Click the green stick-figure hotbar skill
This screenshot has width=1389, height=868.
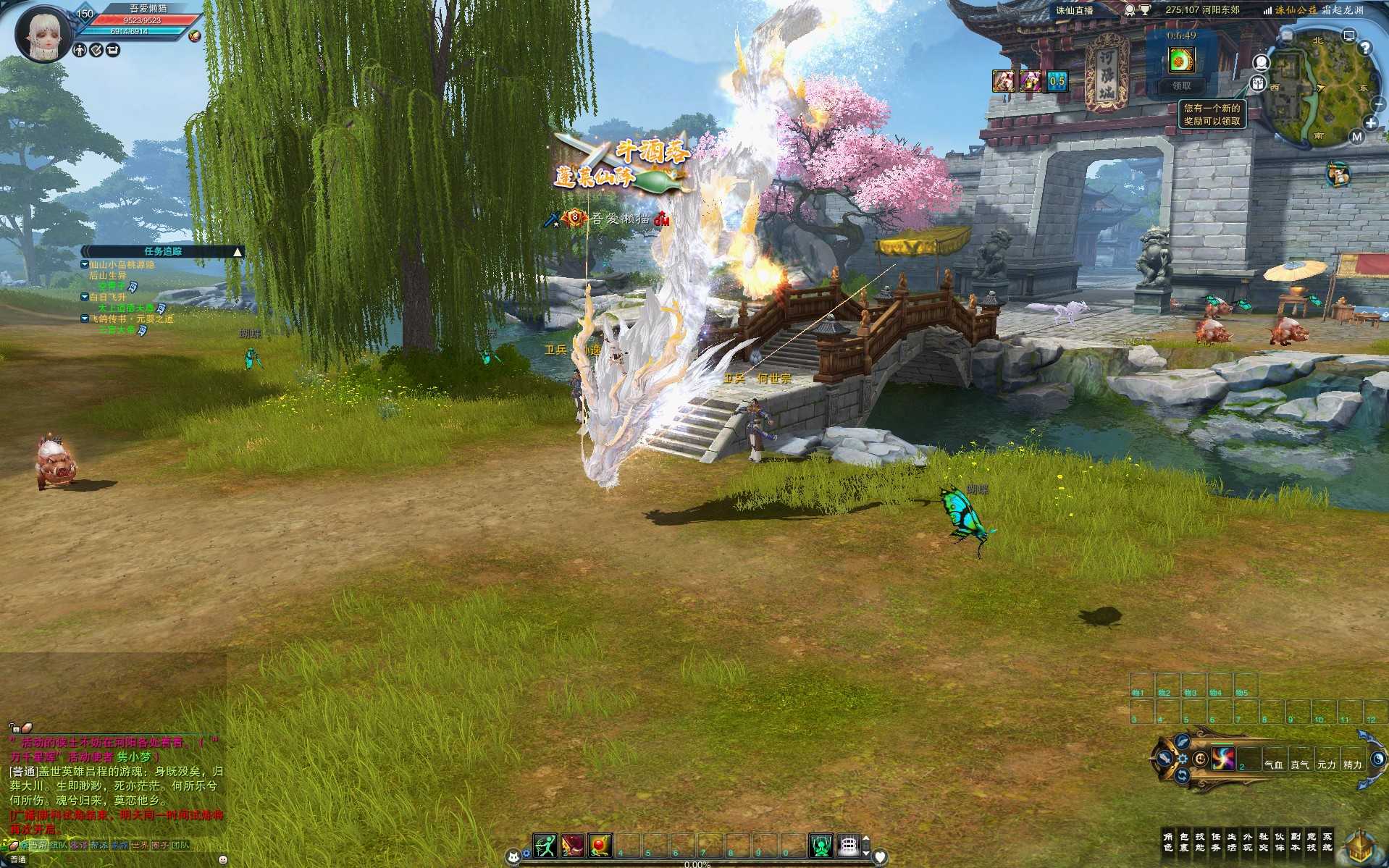545,845
